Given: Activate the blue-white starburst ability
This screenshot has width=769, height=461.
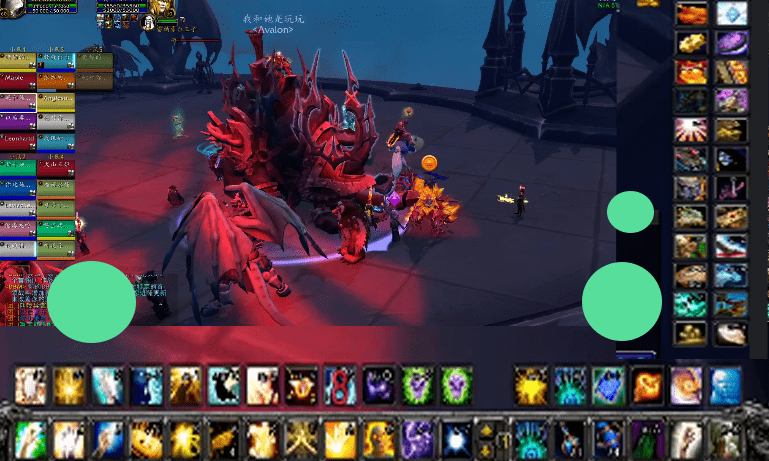Looking at the screenshot, I should 455,439.
